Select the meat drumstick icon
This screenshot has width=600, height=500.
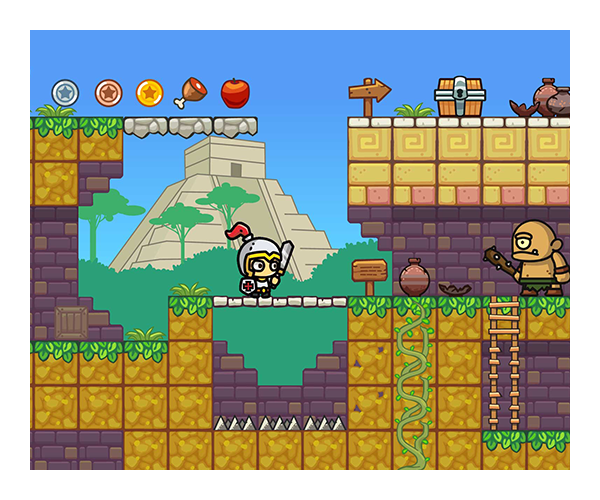pos(190,93)
